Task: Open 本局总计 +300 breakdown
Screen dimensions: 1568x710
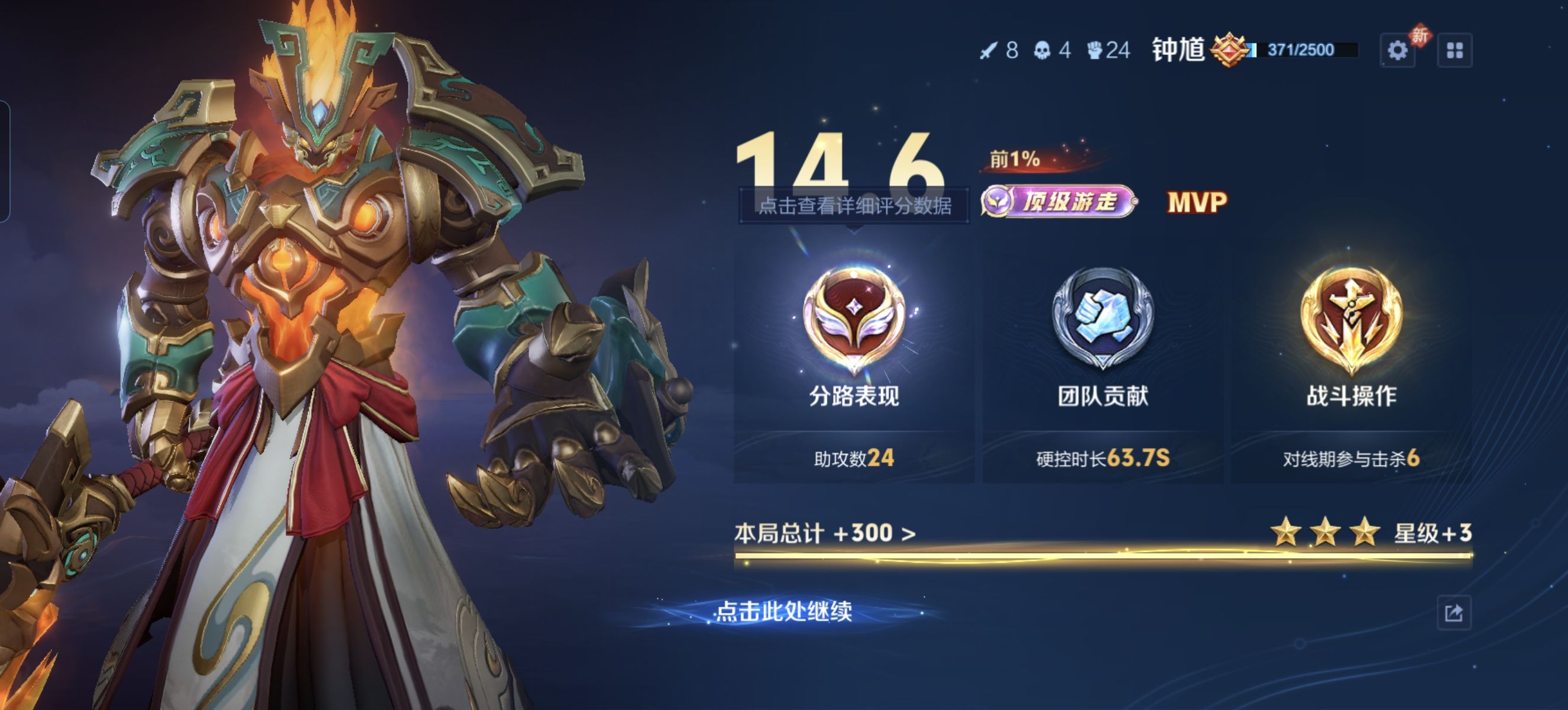Action: (x=825, y=534)
